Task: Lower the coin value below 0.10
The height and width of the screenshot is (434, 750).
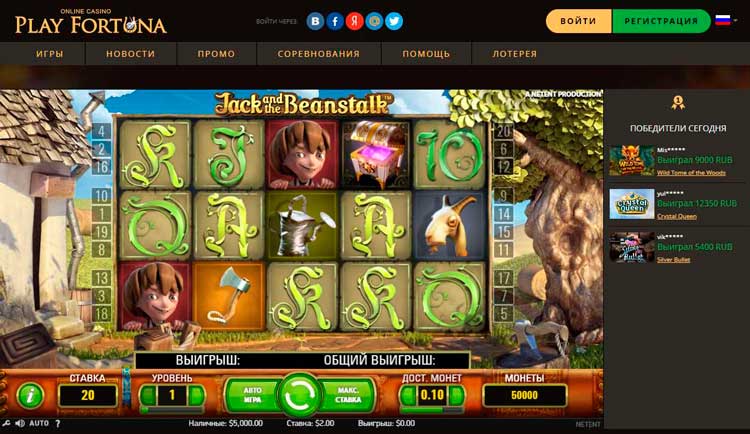Action: [x=409, y=395]
